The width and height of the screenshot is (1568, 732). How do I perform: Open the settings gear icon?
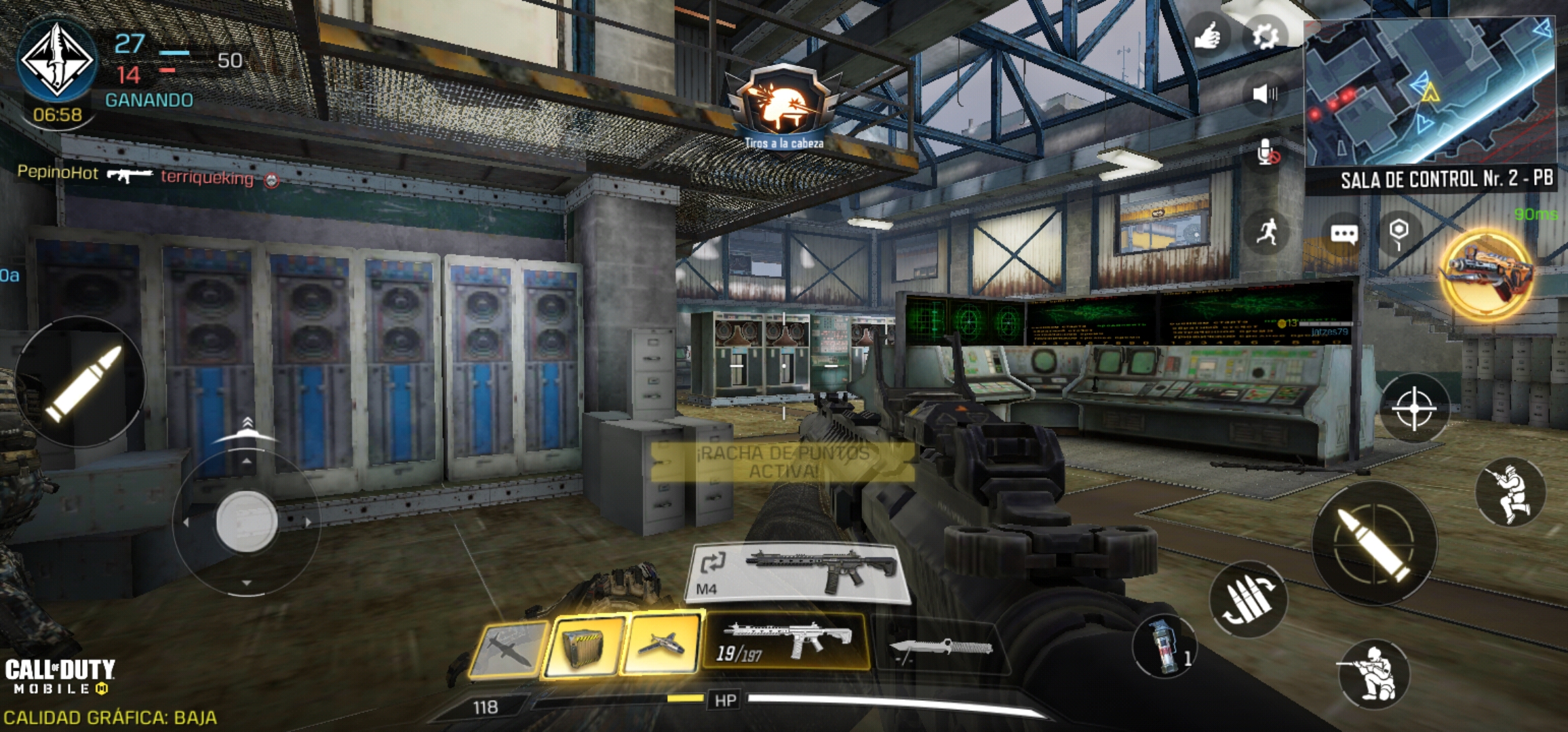1265,36
